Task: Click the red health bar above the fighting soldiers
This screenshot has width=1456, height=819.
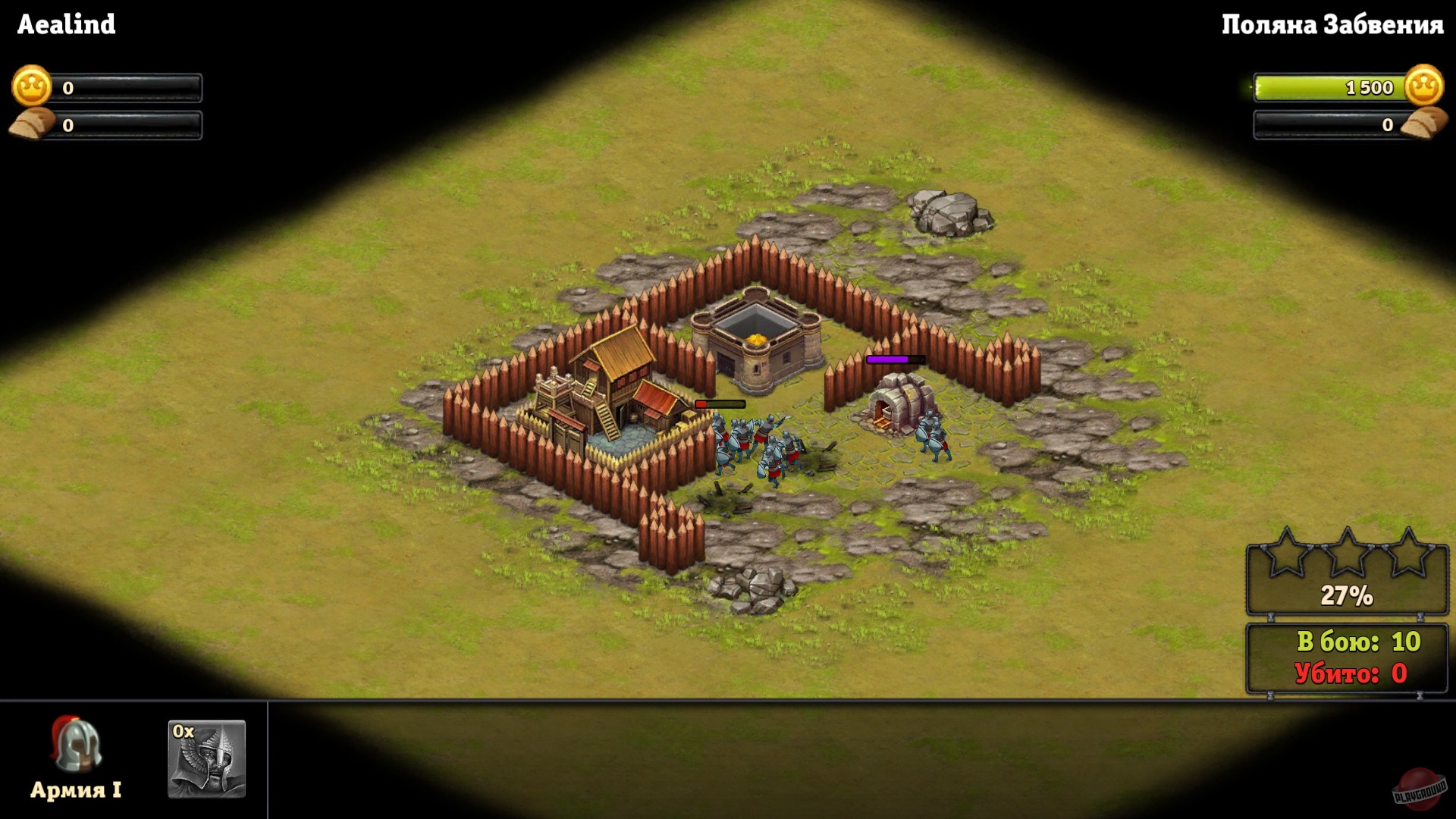Action: 719,403
